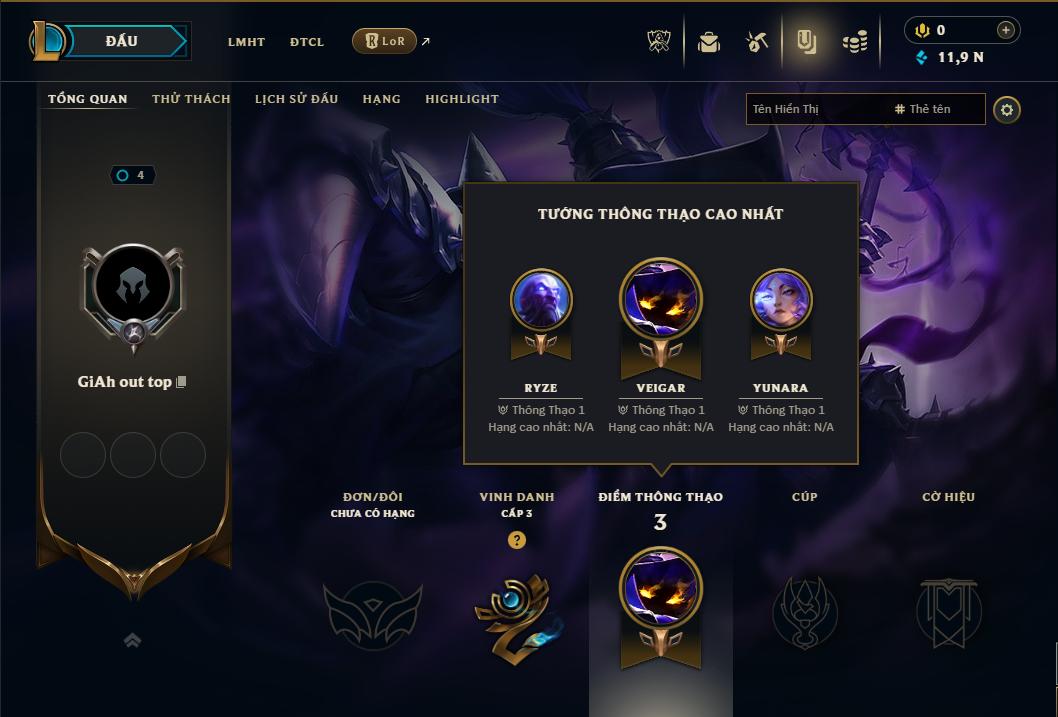Open profile settings gear icon
Screen dimensions: 1058x717
1007,109
